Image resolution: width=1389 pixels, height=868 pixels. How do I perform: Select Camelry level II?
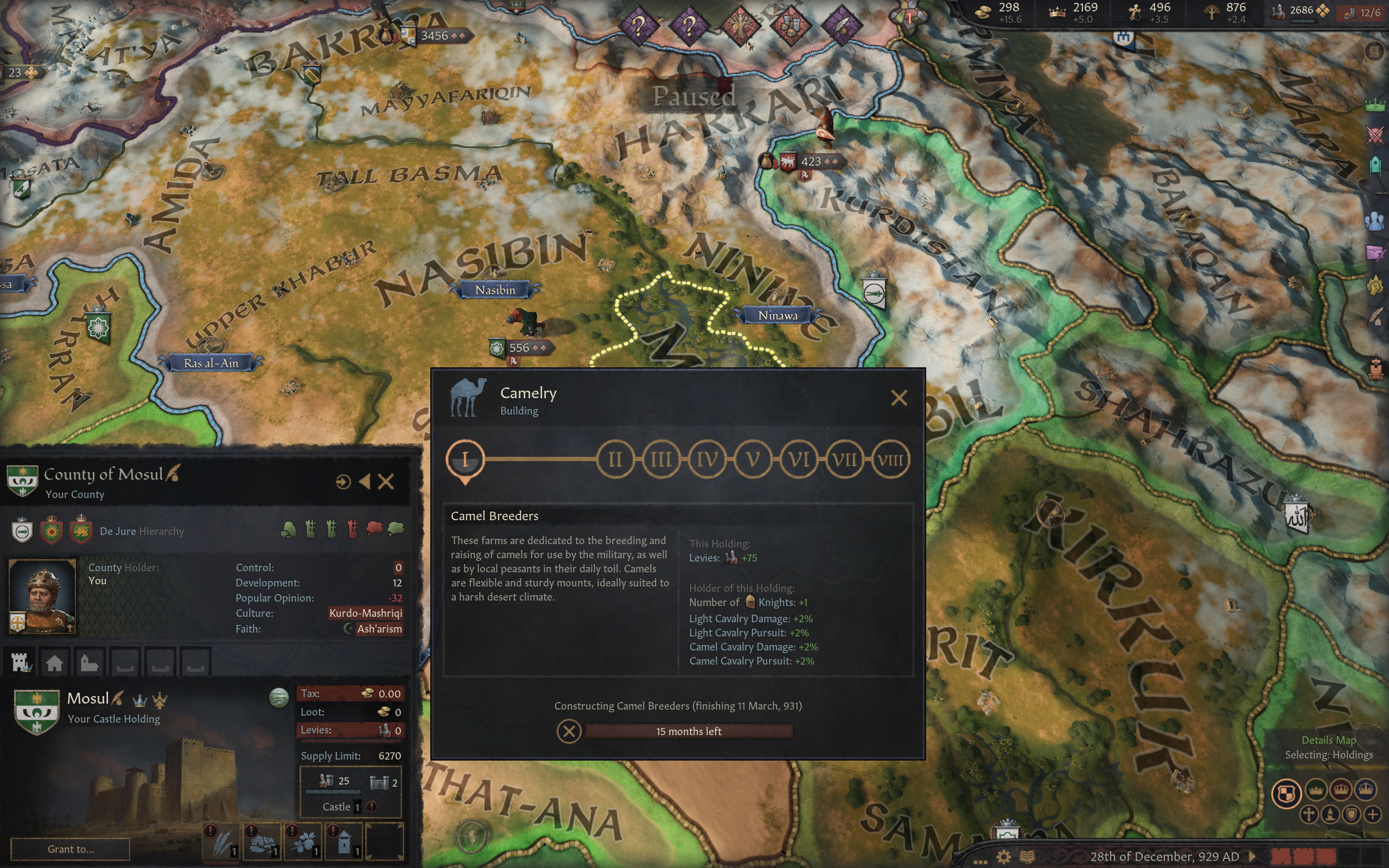[615, 459]
